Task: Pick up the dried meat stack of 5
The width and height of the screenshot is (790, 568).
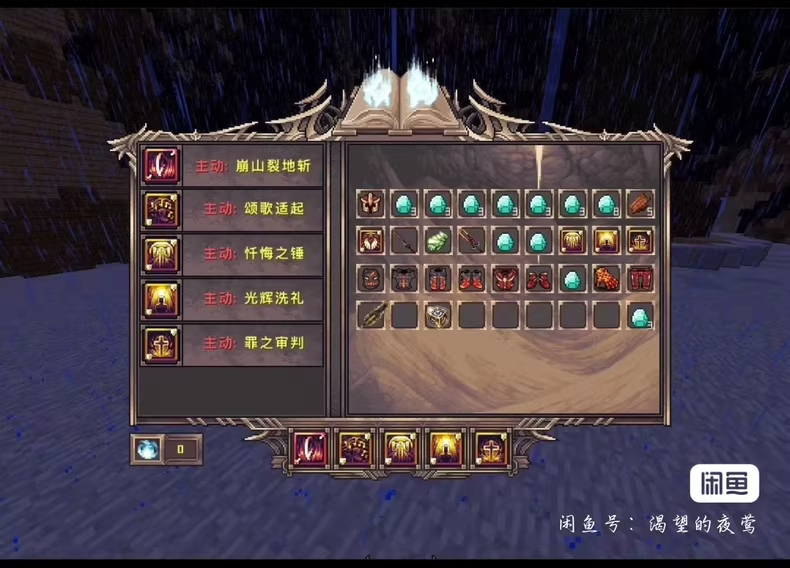Action: (640, 204)
